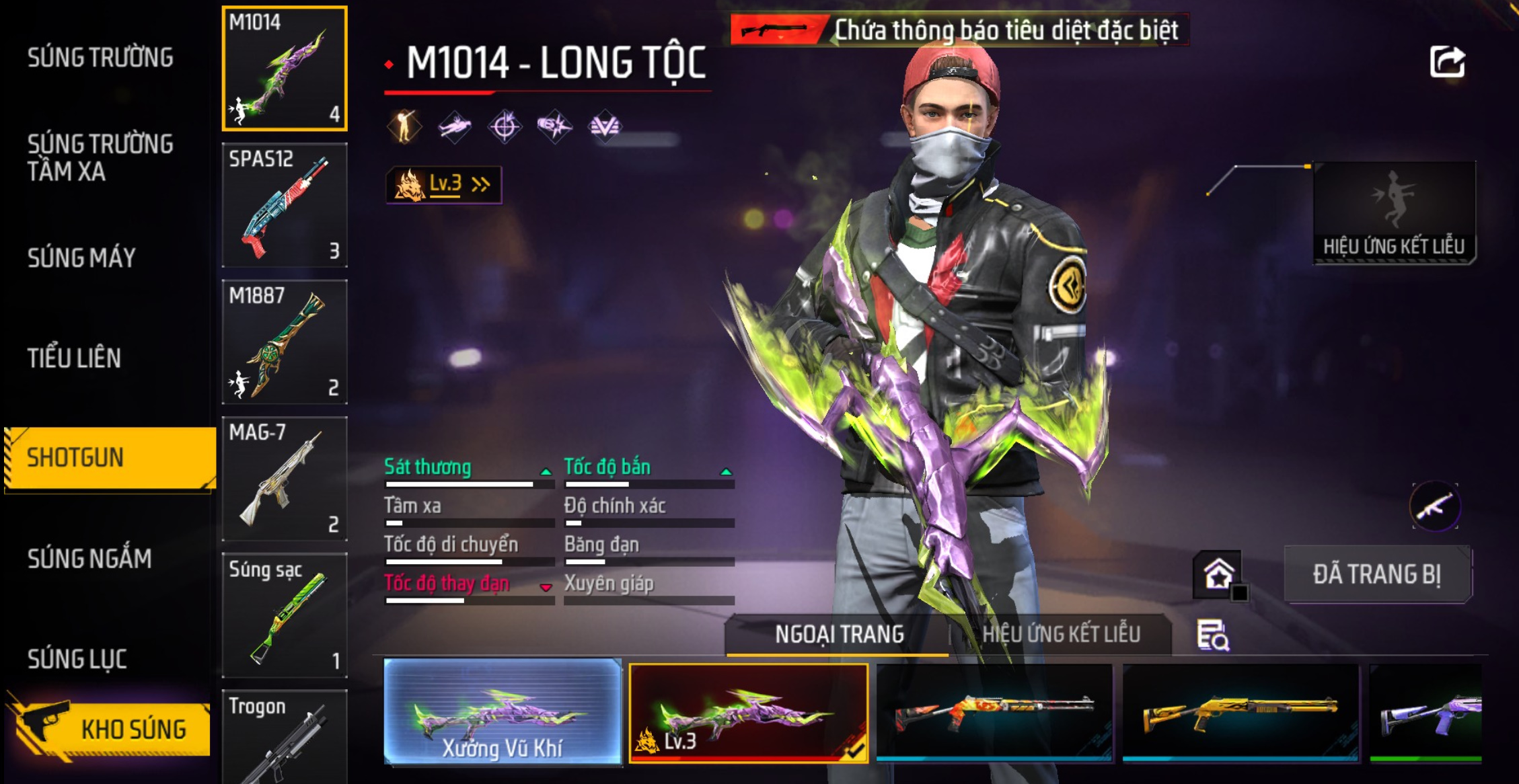Select the SPAS12 weapon tile

pyautogui.click(x=285, y=205)
